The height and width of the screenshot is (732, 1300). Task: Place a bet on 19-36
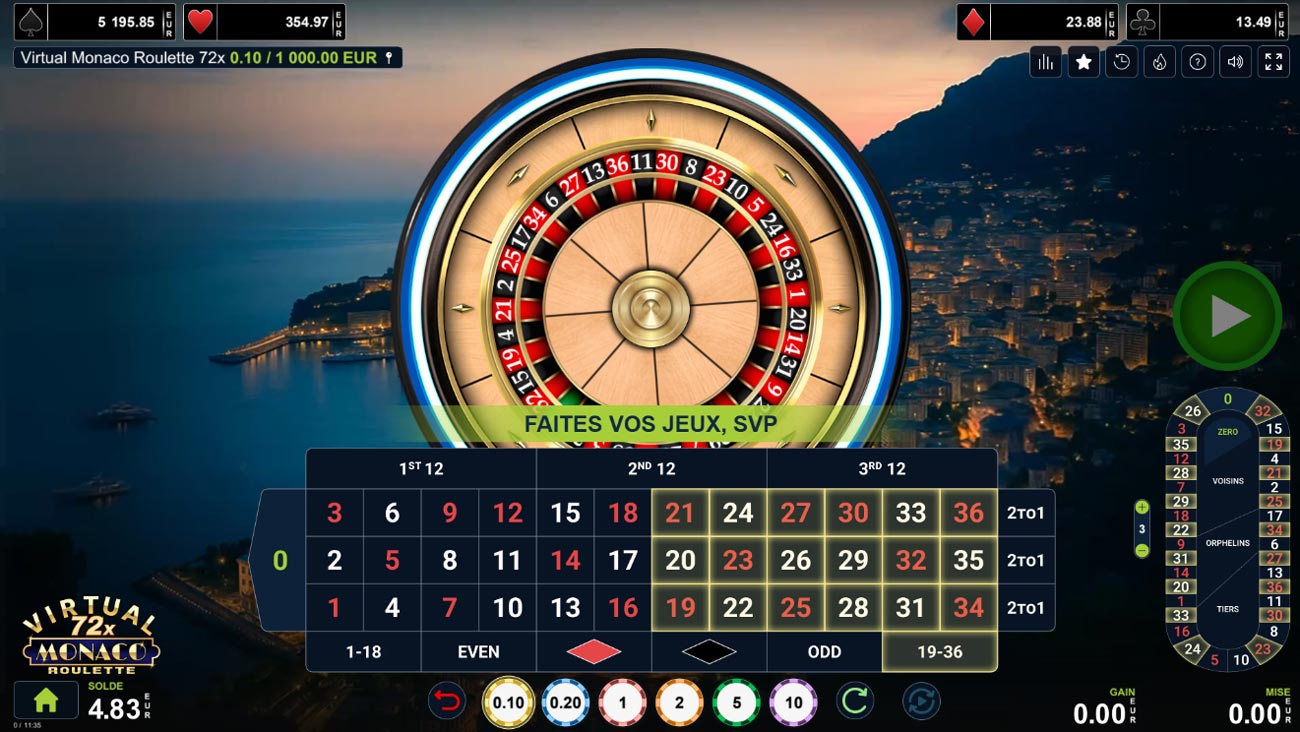click(x=939, y=652)
